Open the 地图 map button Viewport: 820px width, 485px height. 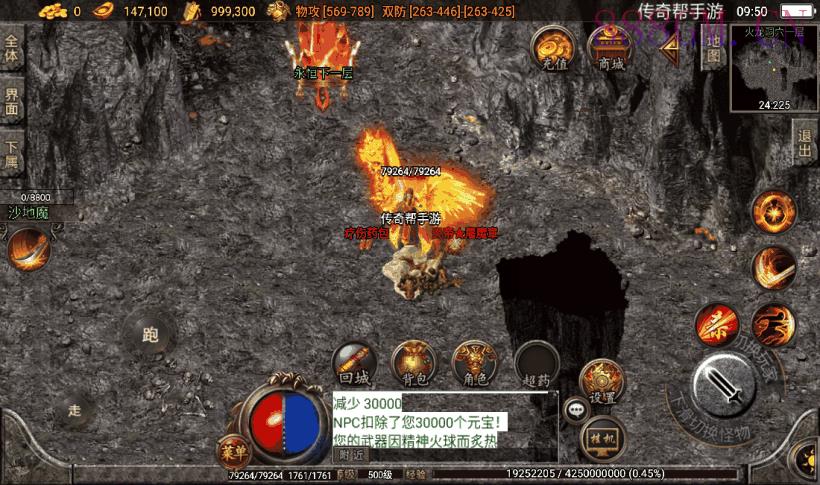coord(712,50)
